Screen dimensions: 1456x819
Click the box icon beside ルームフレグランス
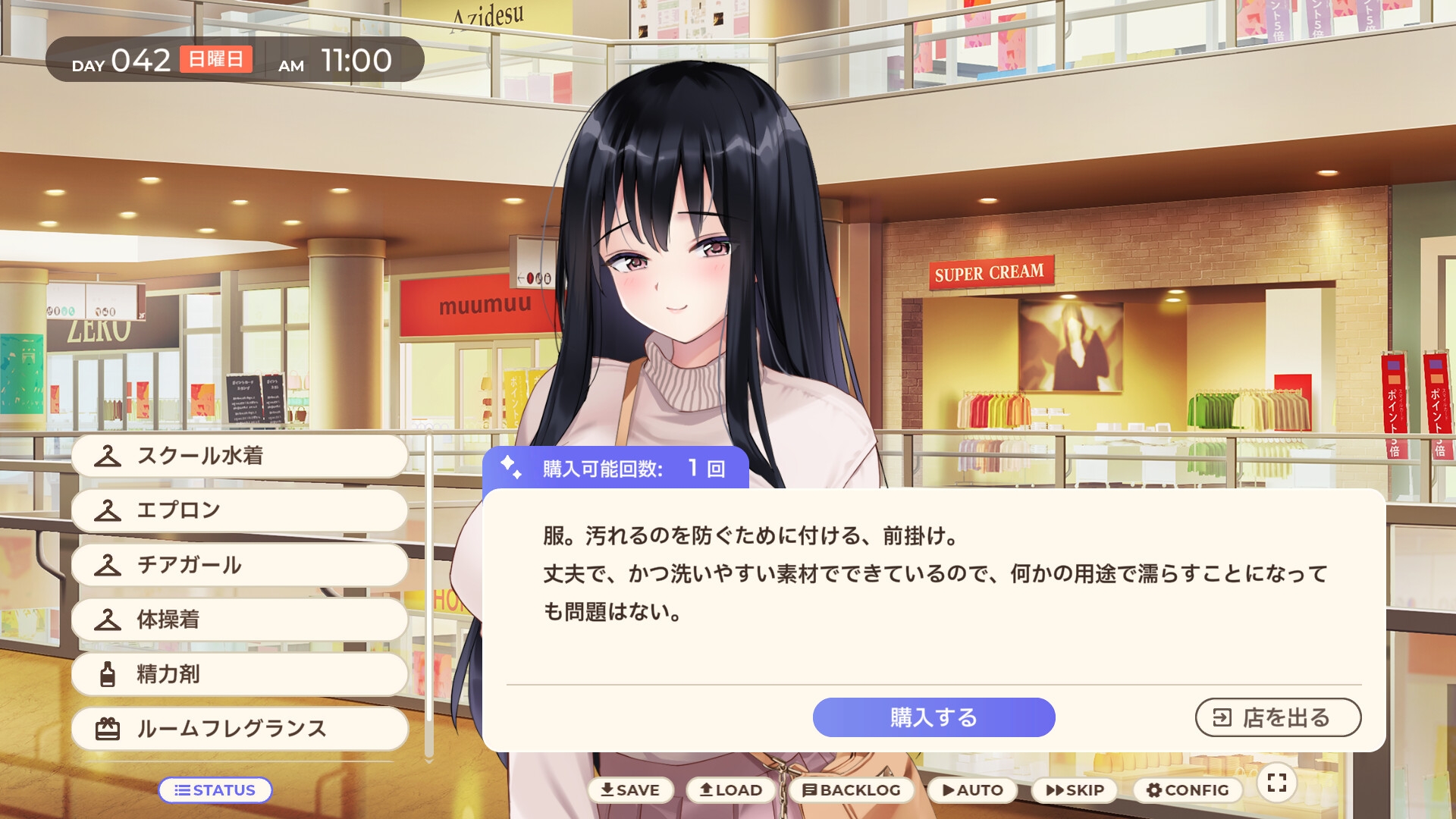coord(108,729)
